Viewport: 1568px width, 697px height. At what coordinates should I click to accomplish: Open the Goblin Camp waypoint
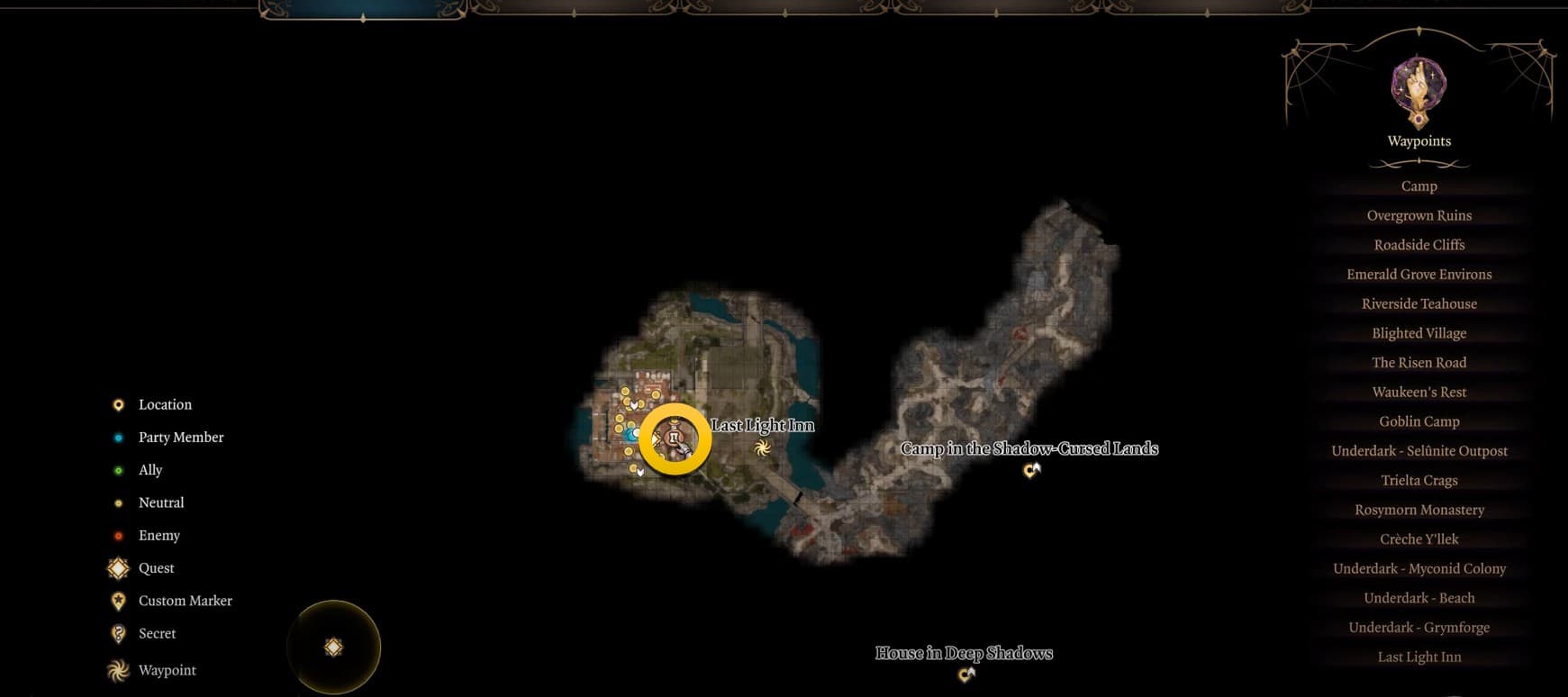(x=1419, y=421)
